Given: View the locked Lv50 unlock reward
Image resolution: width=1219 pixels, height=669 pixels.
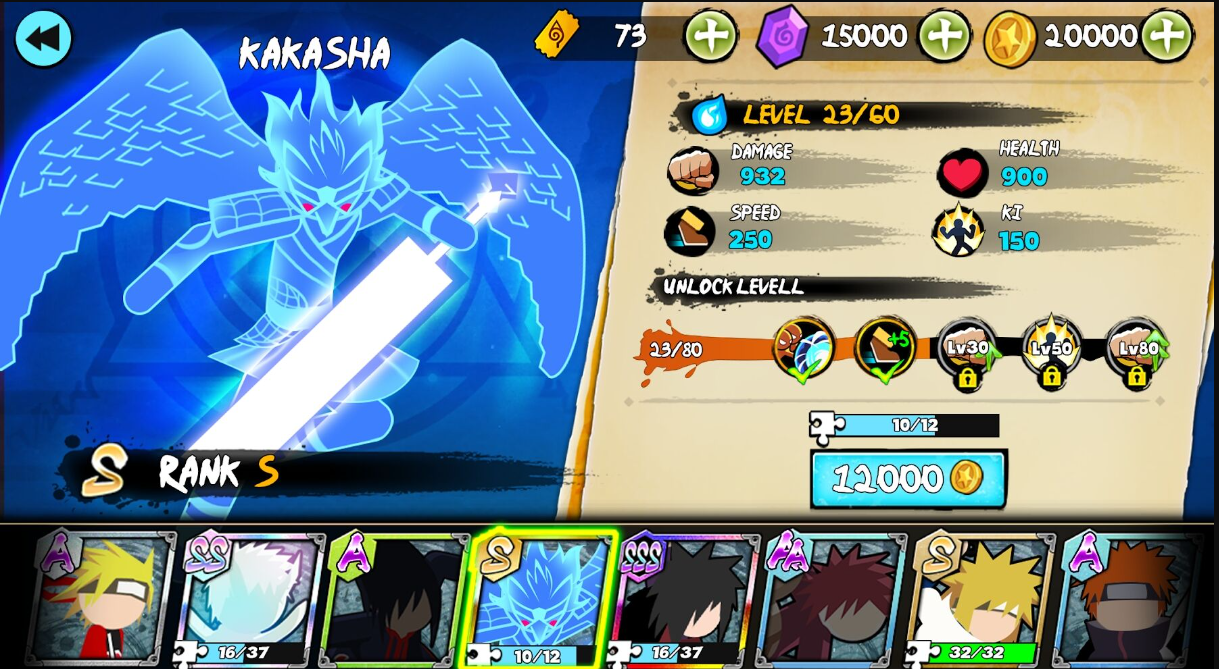Looking at the screenshot, I should (1051, 351).
